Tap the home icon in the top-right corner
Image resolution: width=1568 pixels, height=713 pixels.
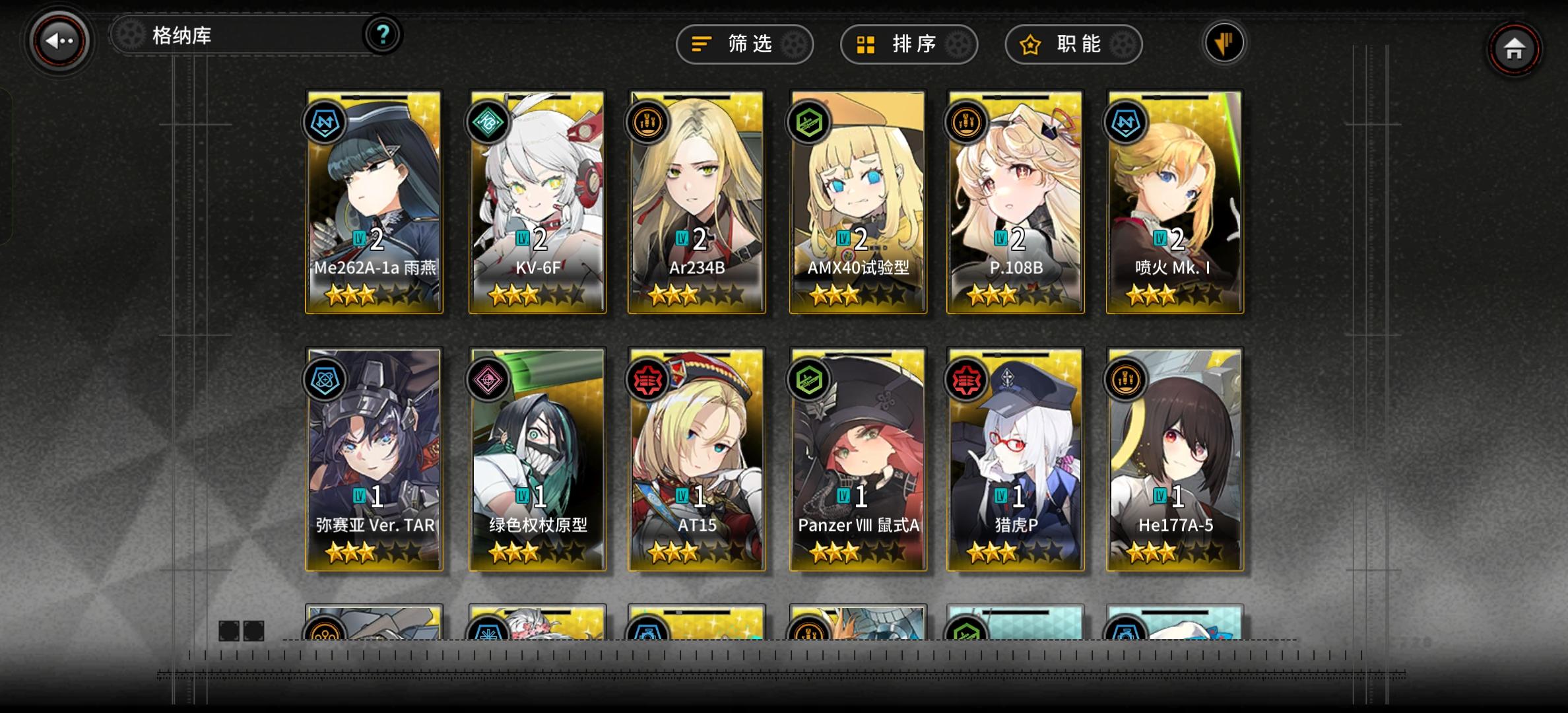click(1514, 48)
